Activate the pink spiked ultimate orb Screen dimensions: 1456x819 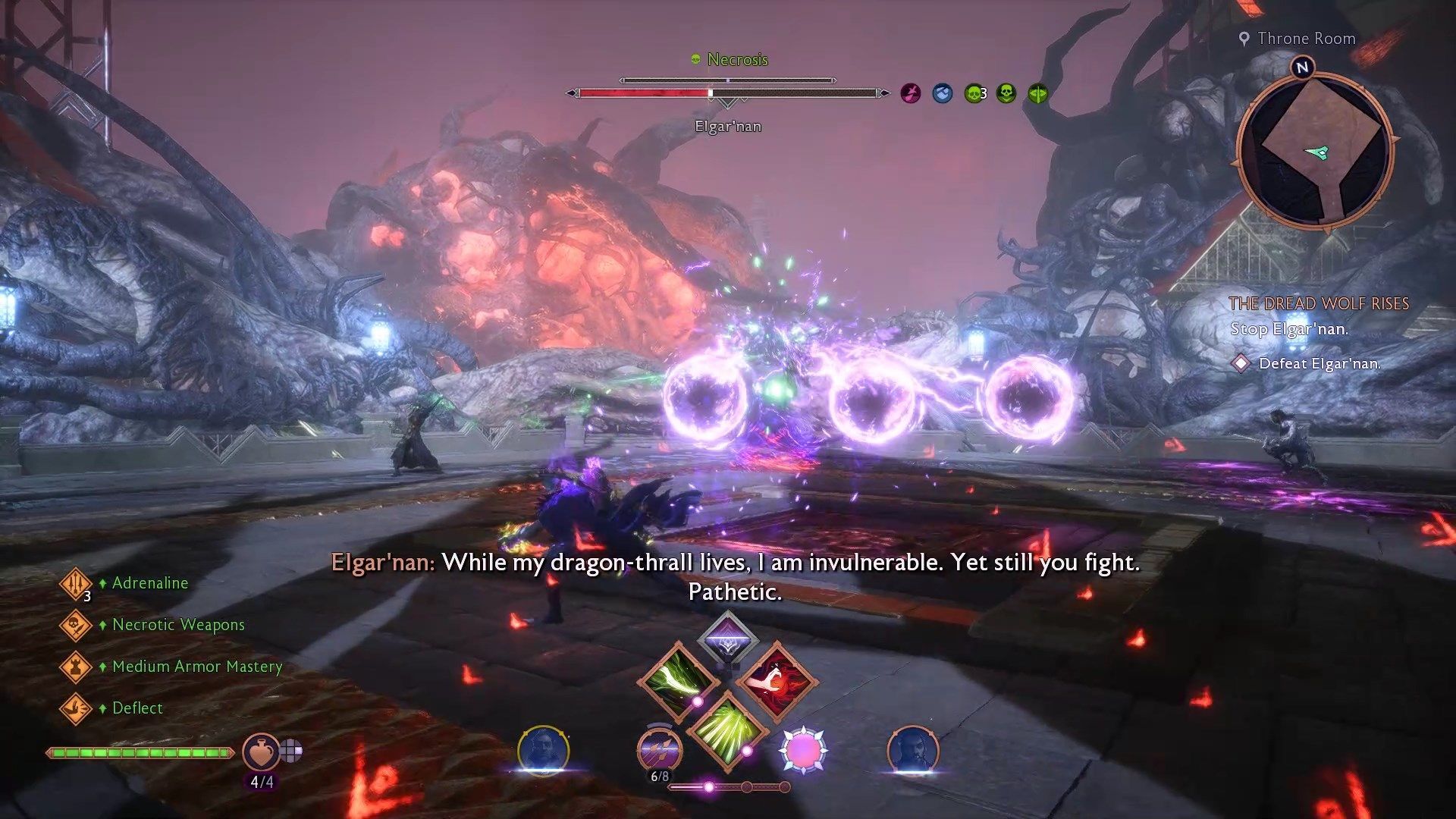point(803,750)
